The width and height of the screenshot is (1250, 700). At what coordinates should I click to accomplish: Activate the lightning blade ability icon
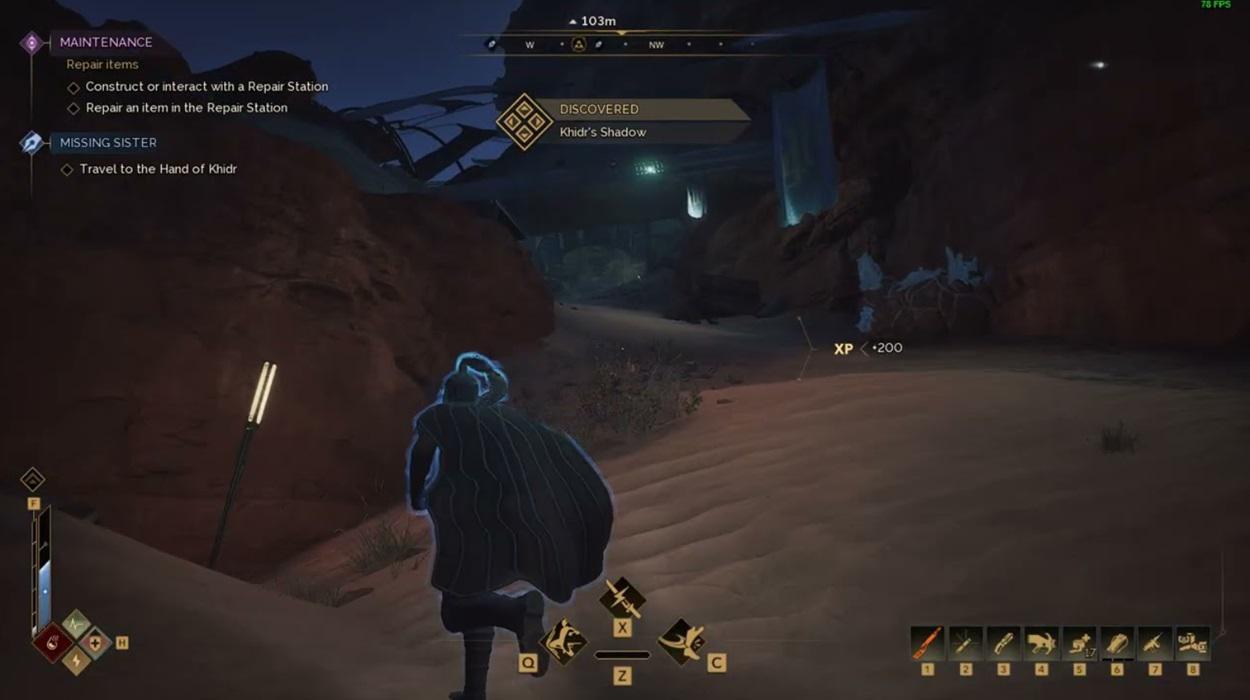pos(622,598)
